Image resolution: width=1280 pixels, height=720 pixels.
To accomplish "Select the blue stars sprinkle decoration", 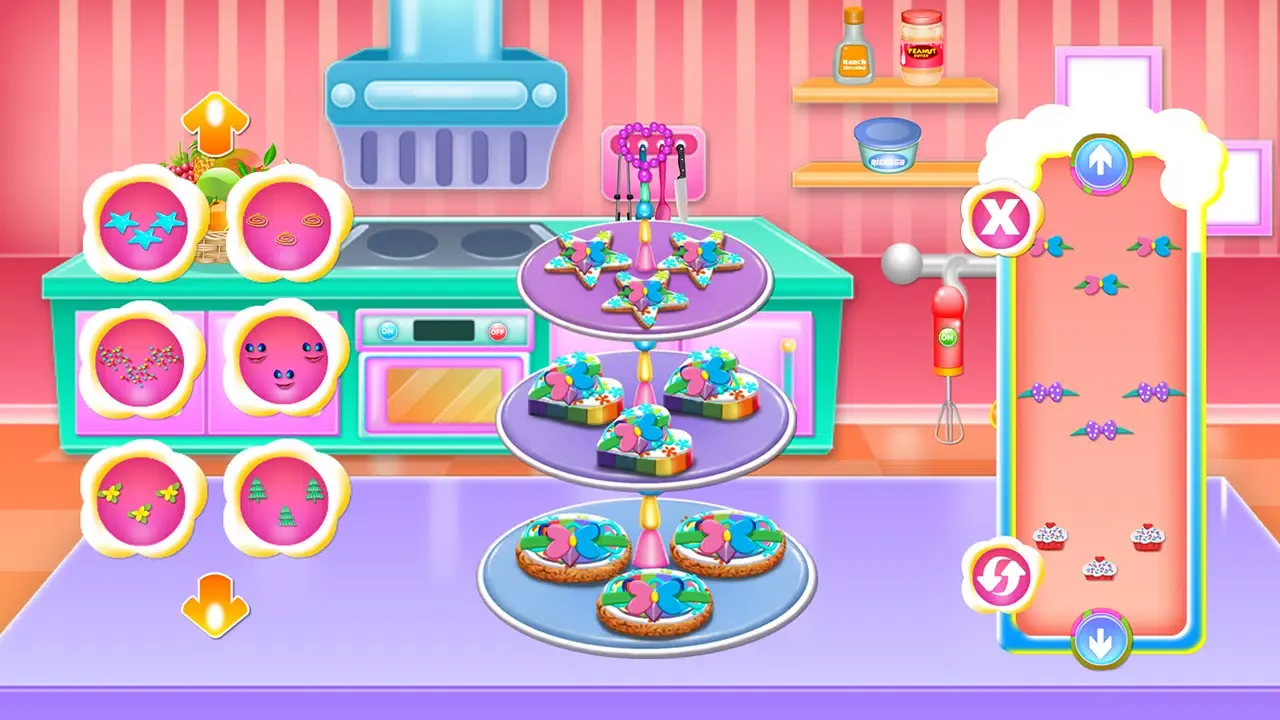I will (x=143, y=227).
